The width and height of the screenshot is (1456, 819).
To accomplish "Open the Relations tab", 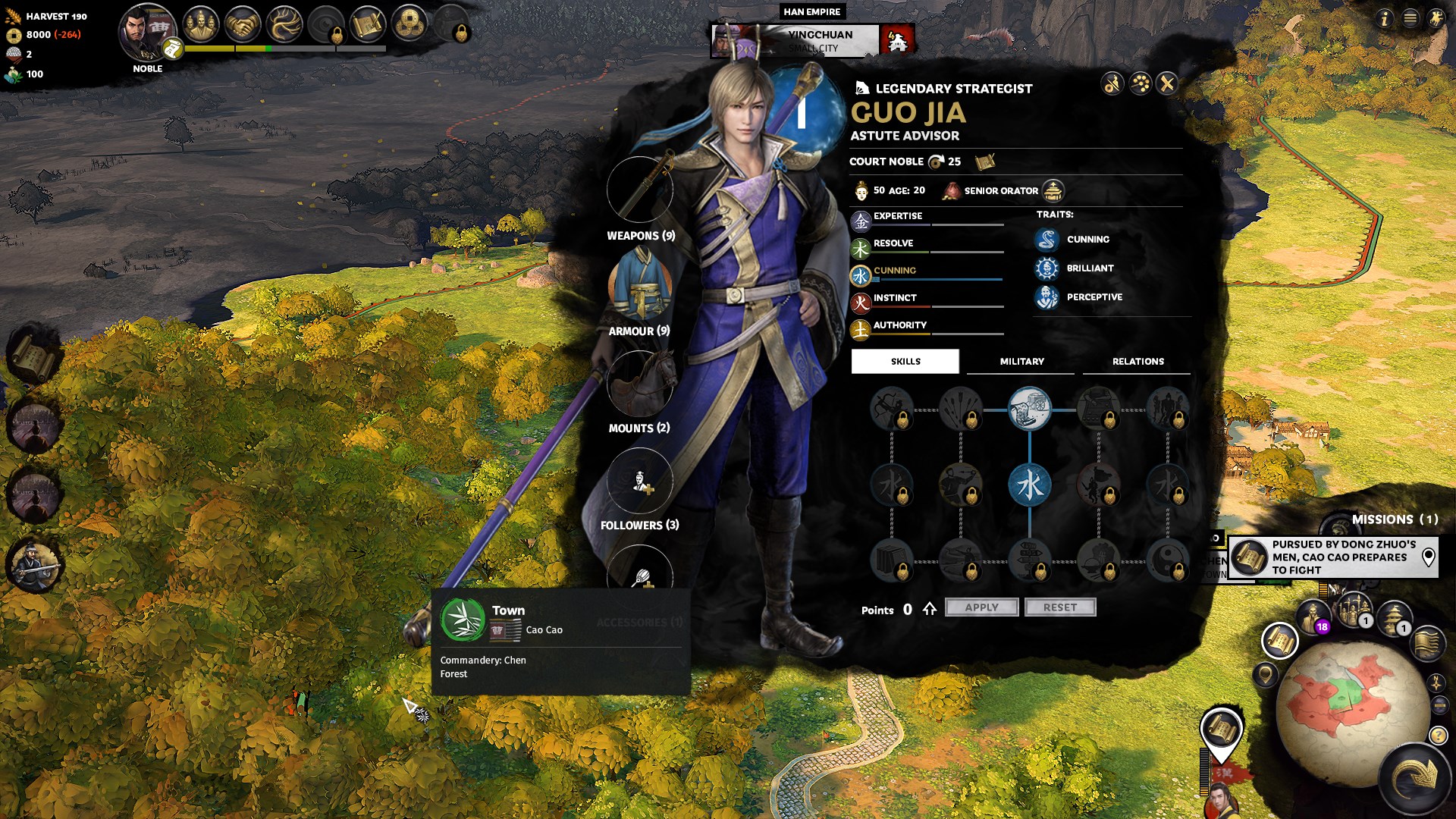I will (1137, 362).
